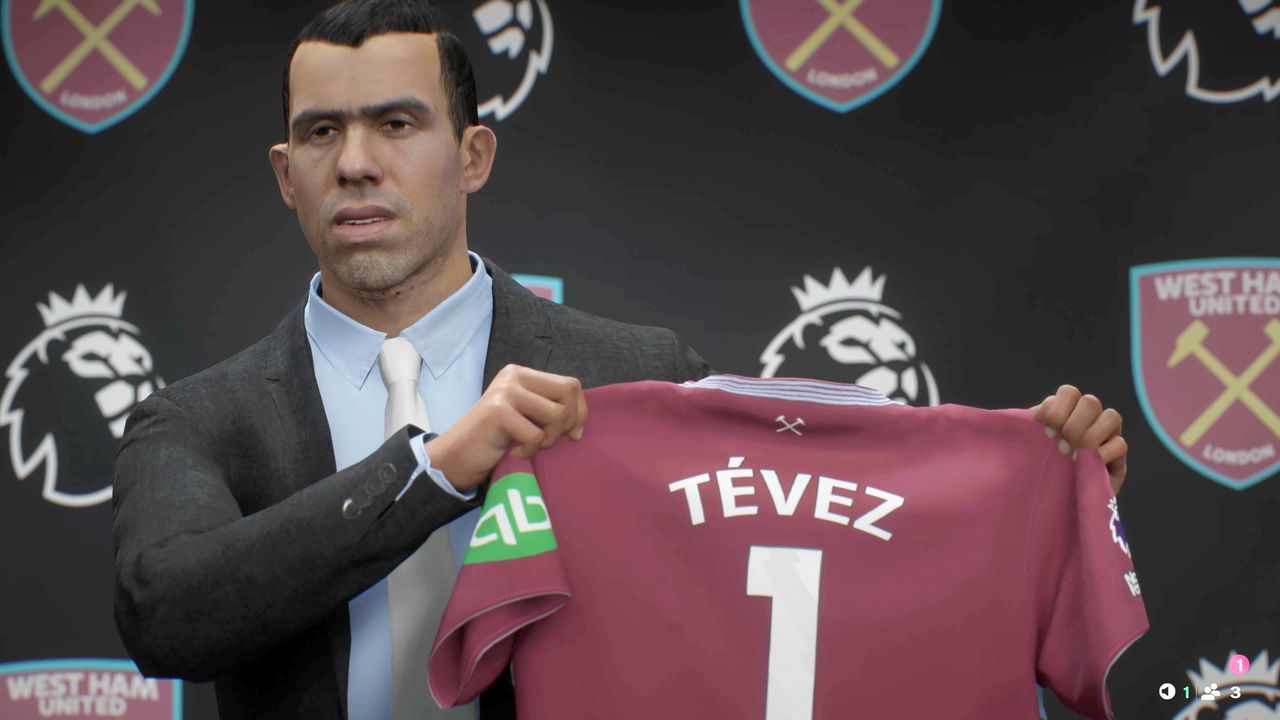Open the friends list icon
The height and width of the screenshot is (720, 1280).
1211,691
